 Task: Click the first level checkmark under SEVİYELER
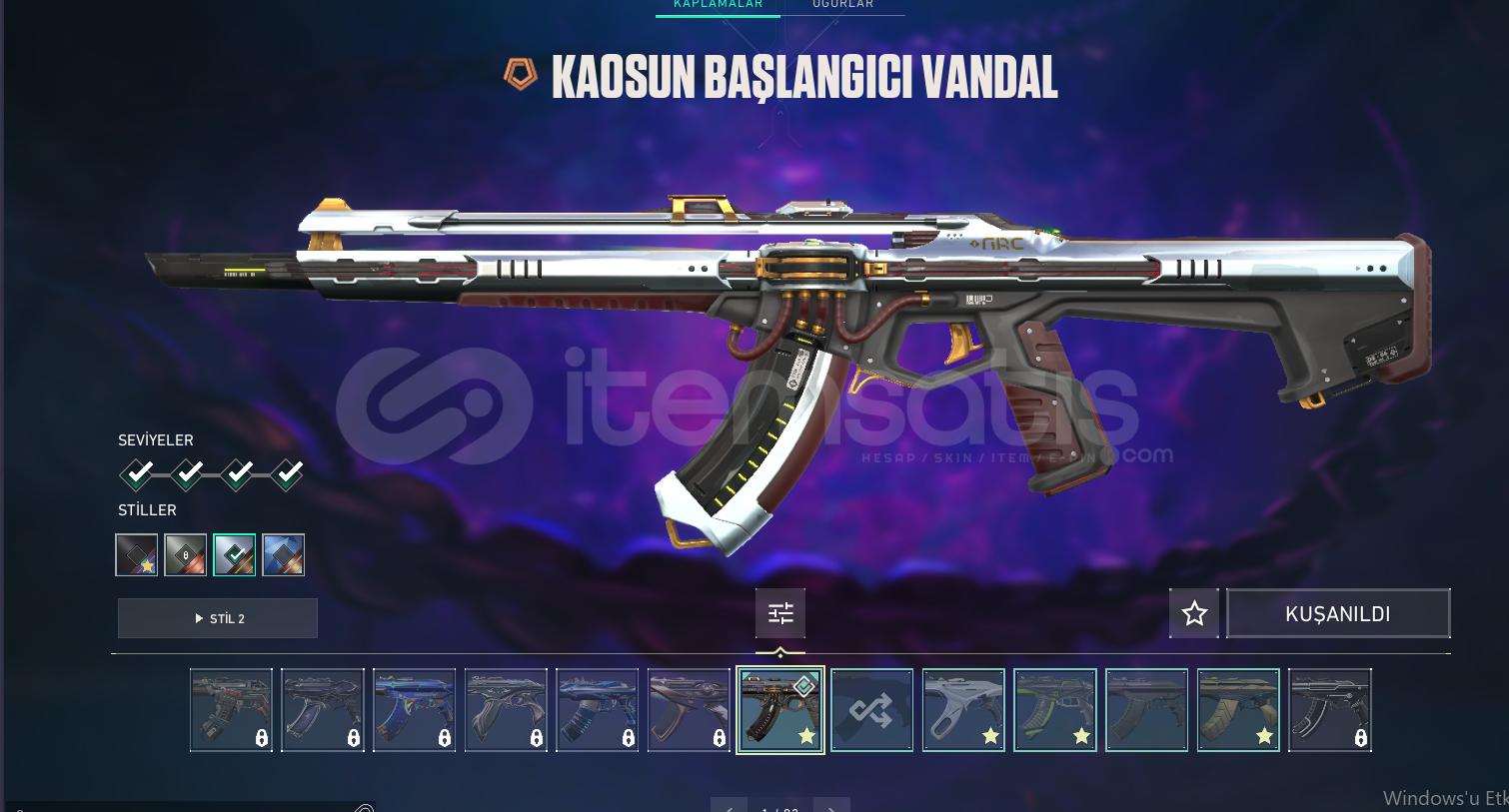coord(136,475)
